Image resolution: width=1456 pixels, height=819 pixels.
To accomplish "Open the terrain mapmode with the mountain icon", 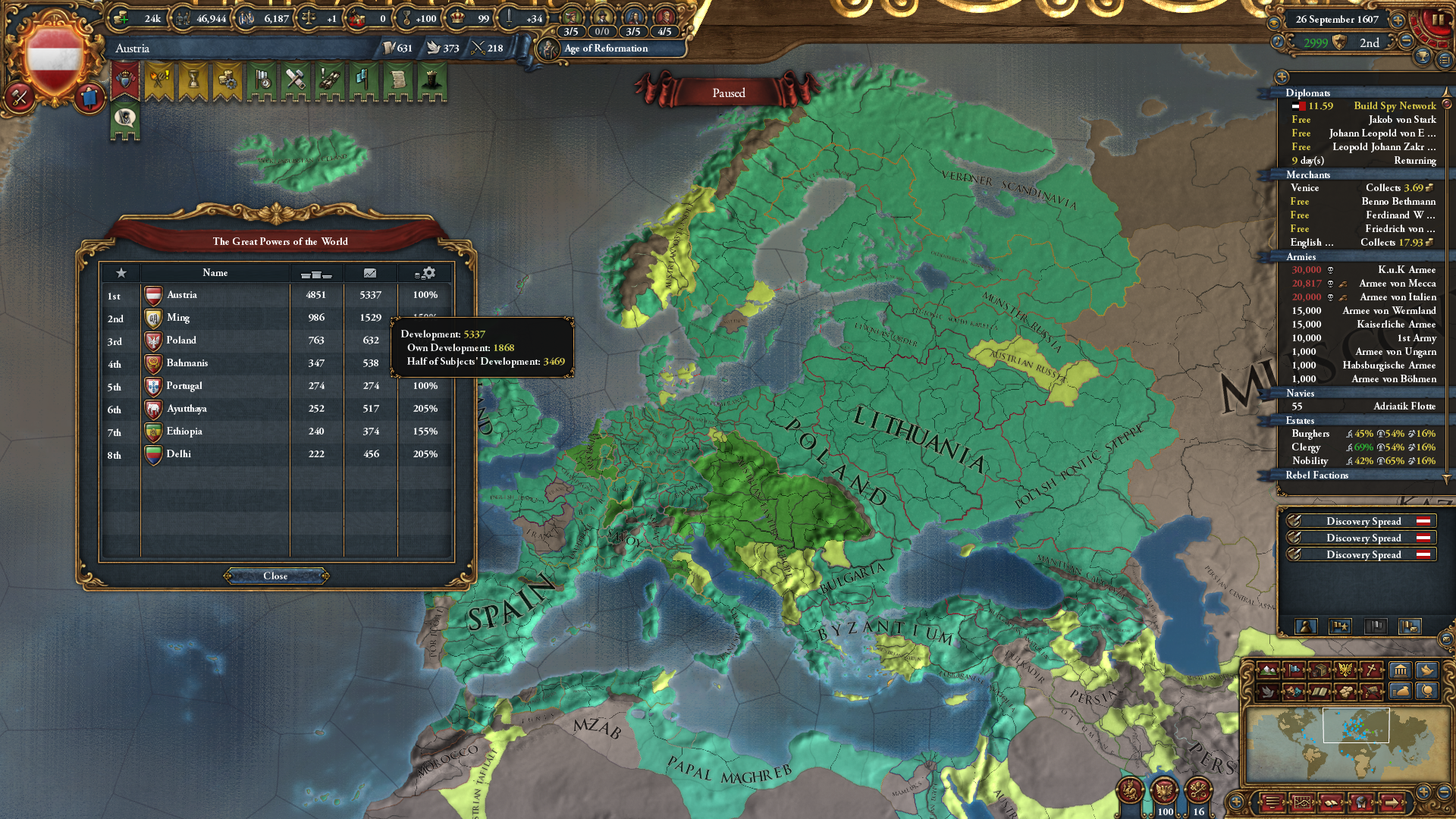I will pos(1266,670).
